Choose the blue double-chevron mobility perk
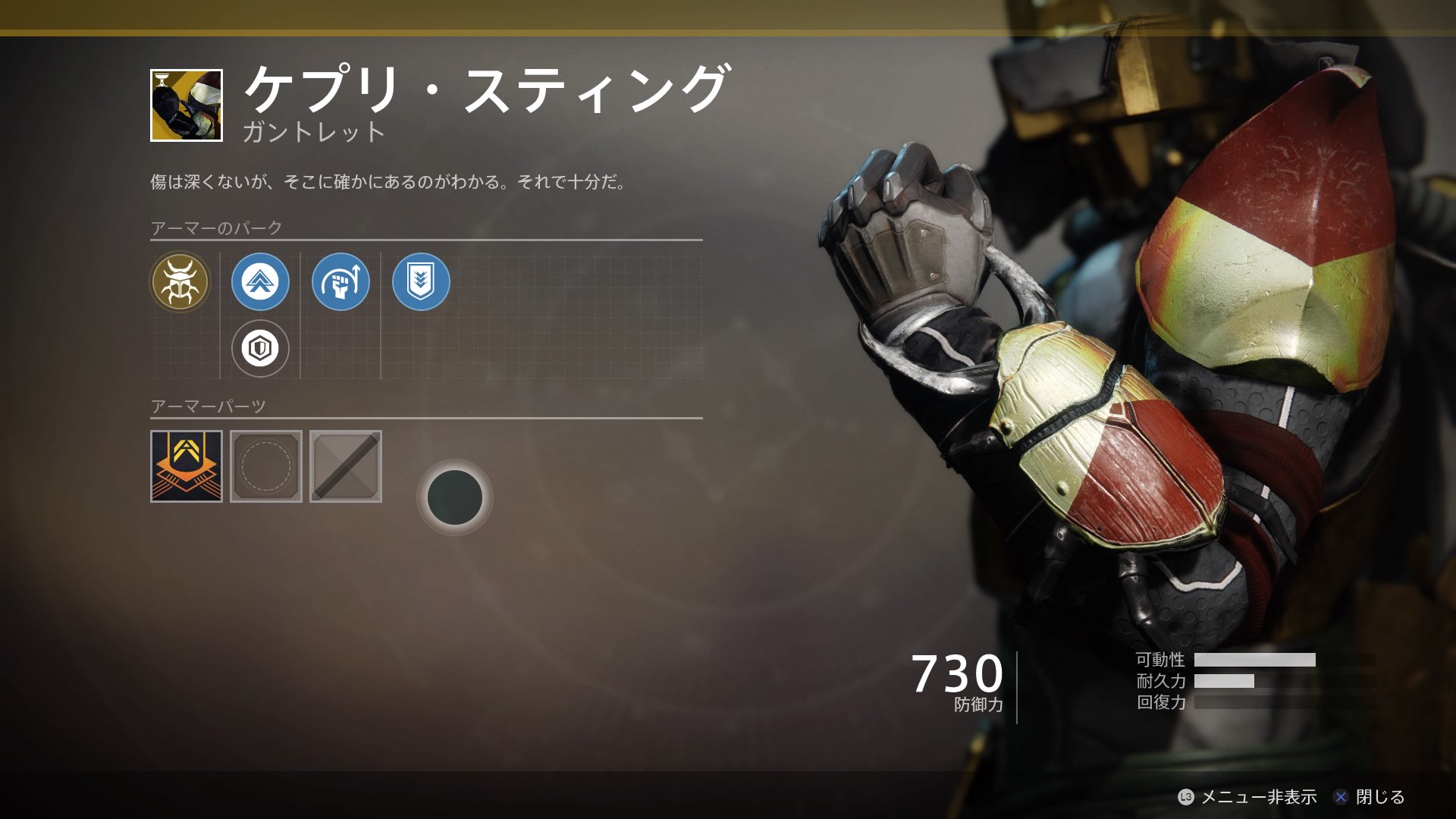 tap(260, 282)
